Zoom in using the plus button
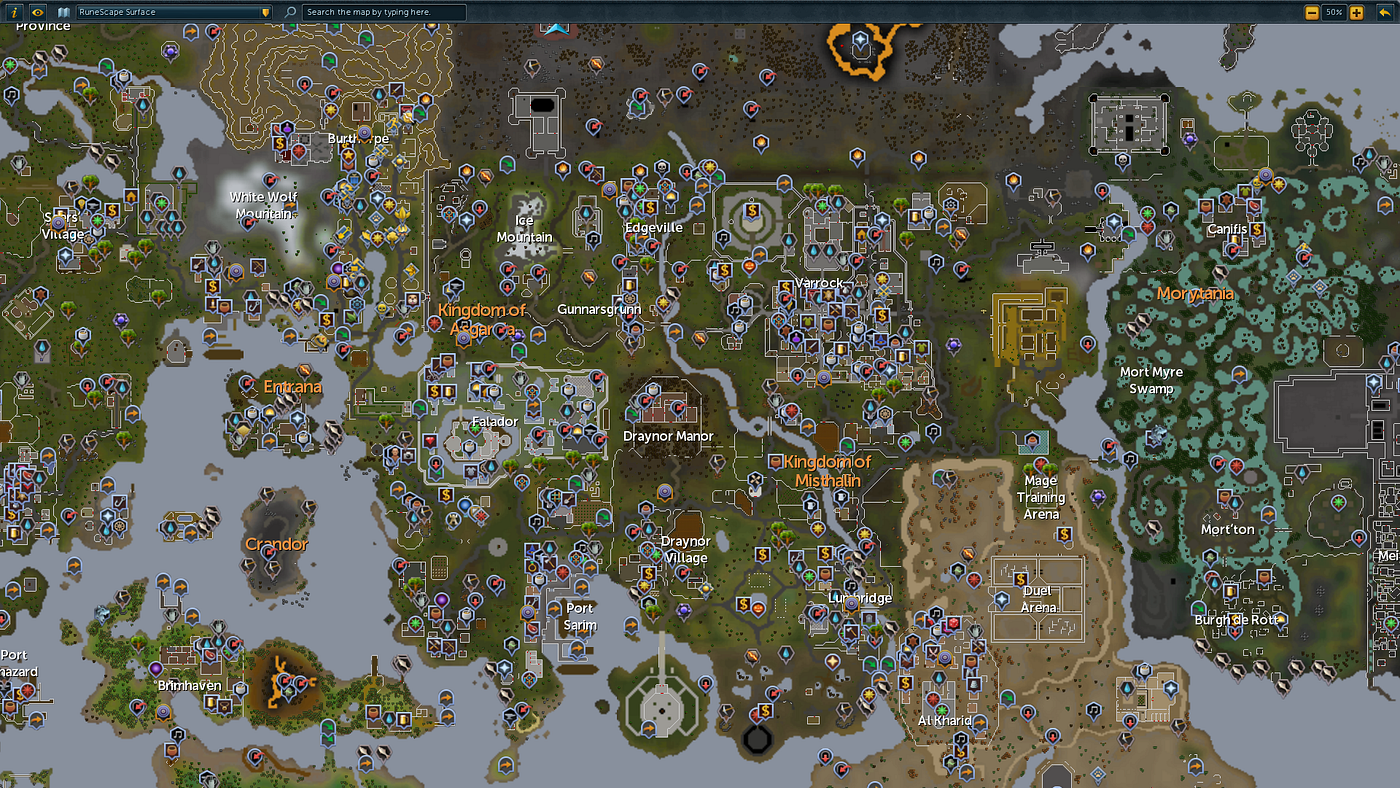The height and width of the screenshot is (788, 1400). click(1356, 12)
